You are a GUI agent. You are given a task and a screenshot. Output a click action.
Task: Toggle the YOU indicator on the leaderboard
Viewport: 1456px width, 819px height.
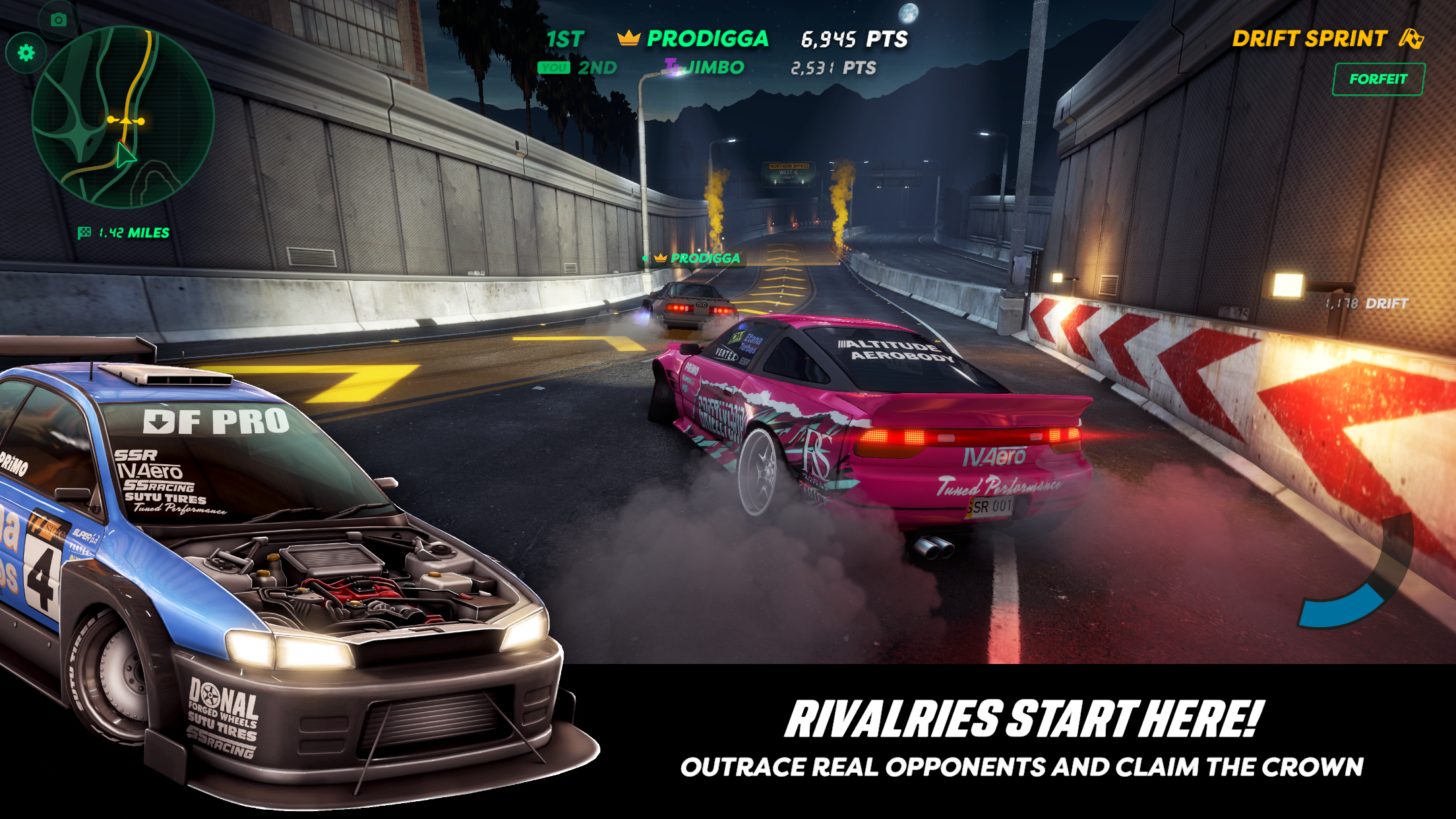coord(553,67)
